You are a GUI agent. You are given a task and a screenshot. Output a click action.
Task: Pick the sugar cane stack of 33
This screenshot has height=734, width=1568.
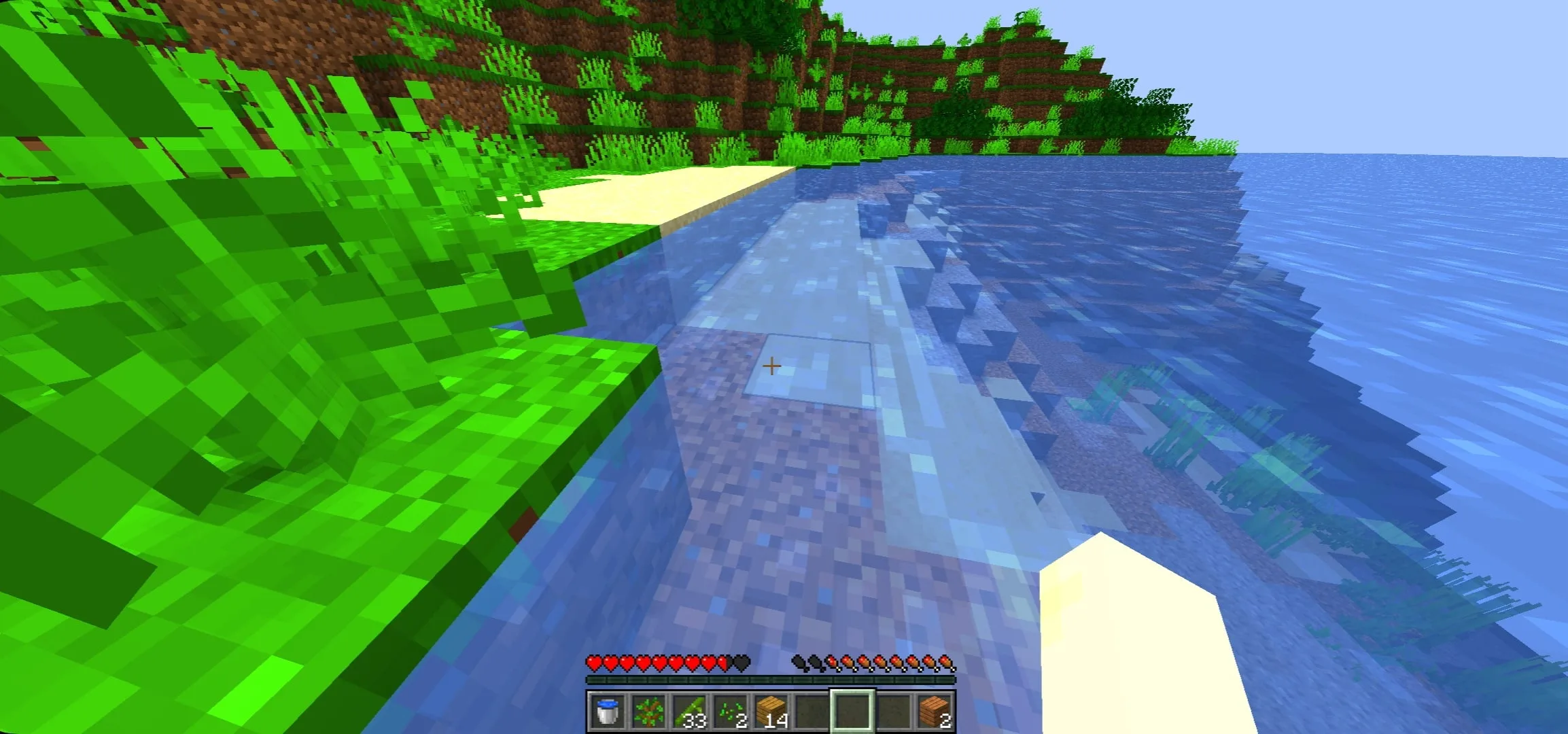689,710
